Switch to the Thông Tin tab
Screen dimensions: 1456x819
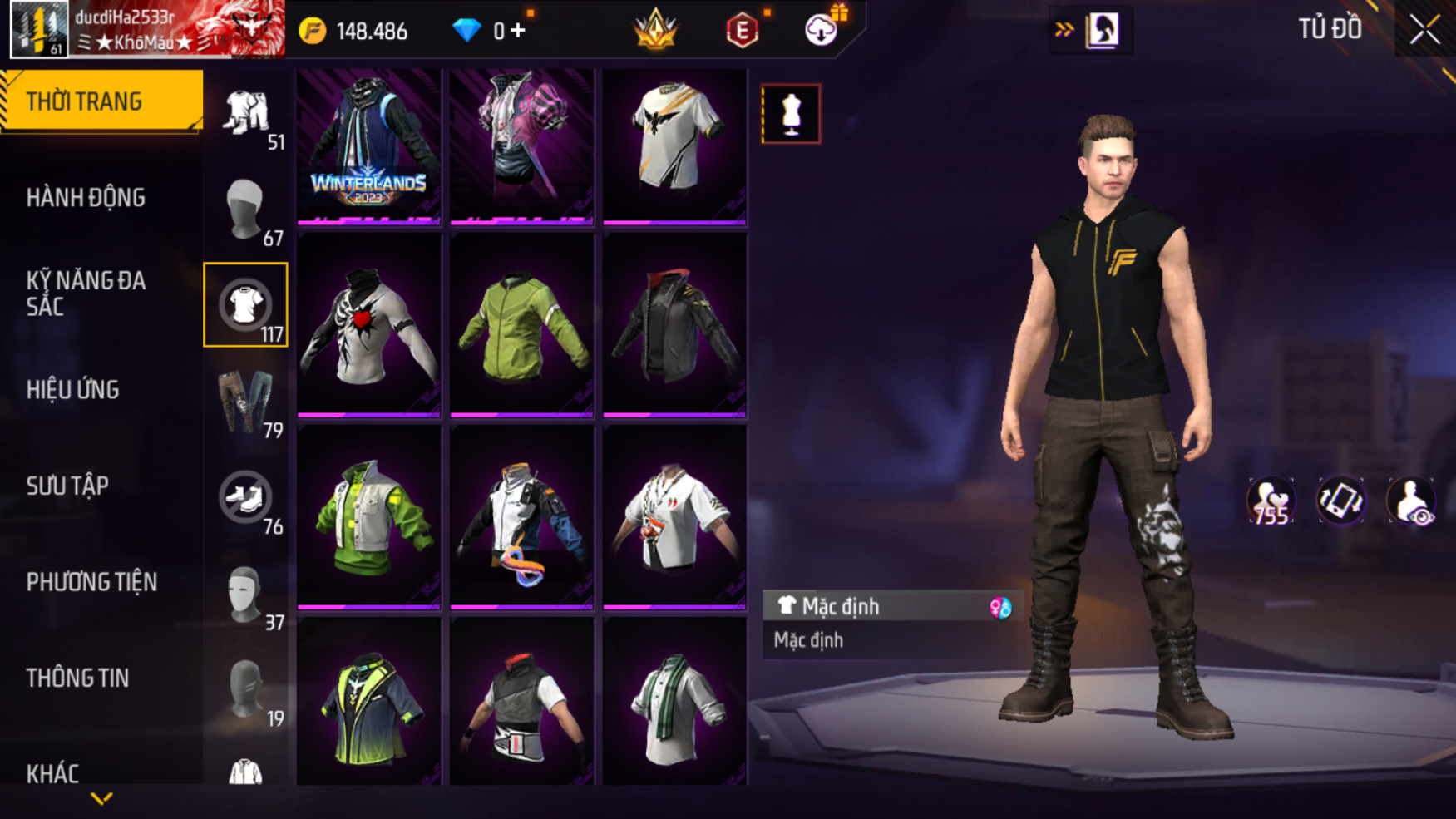point(77,678)
